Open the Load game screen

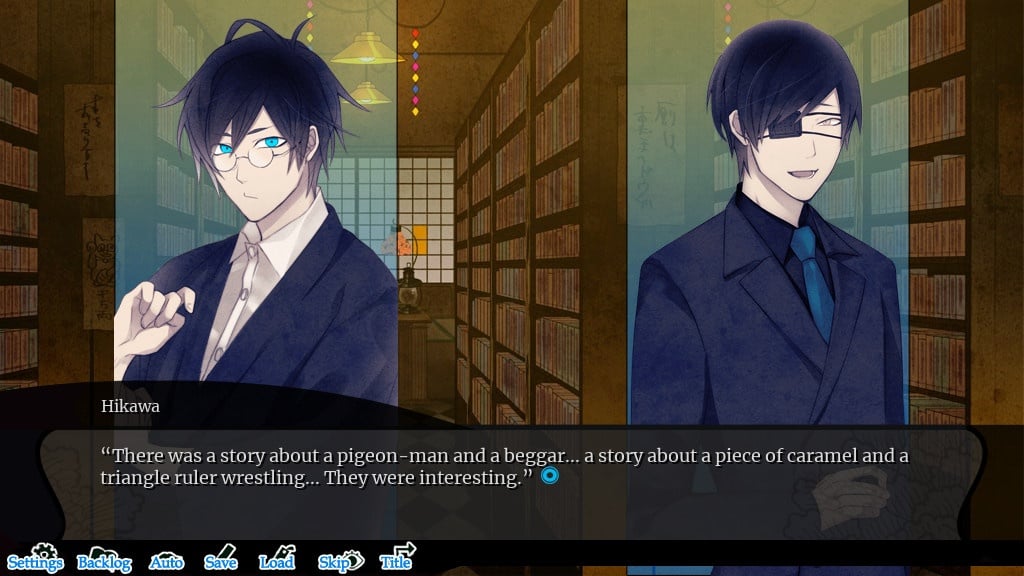(x=277, y=559)
